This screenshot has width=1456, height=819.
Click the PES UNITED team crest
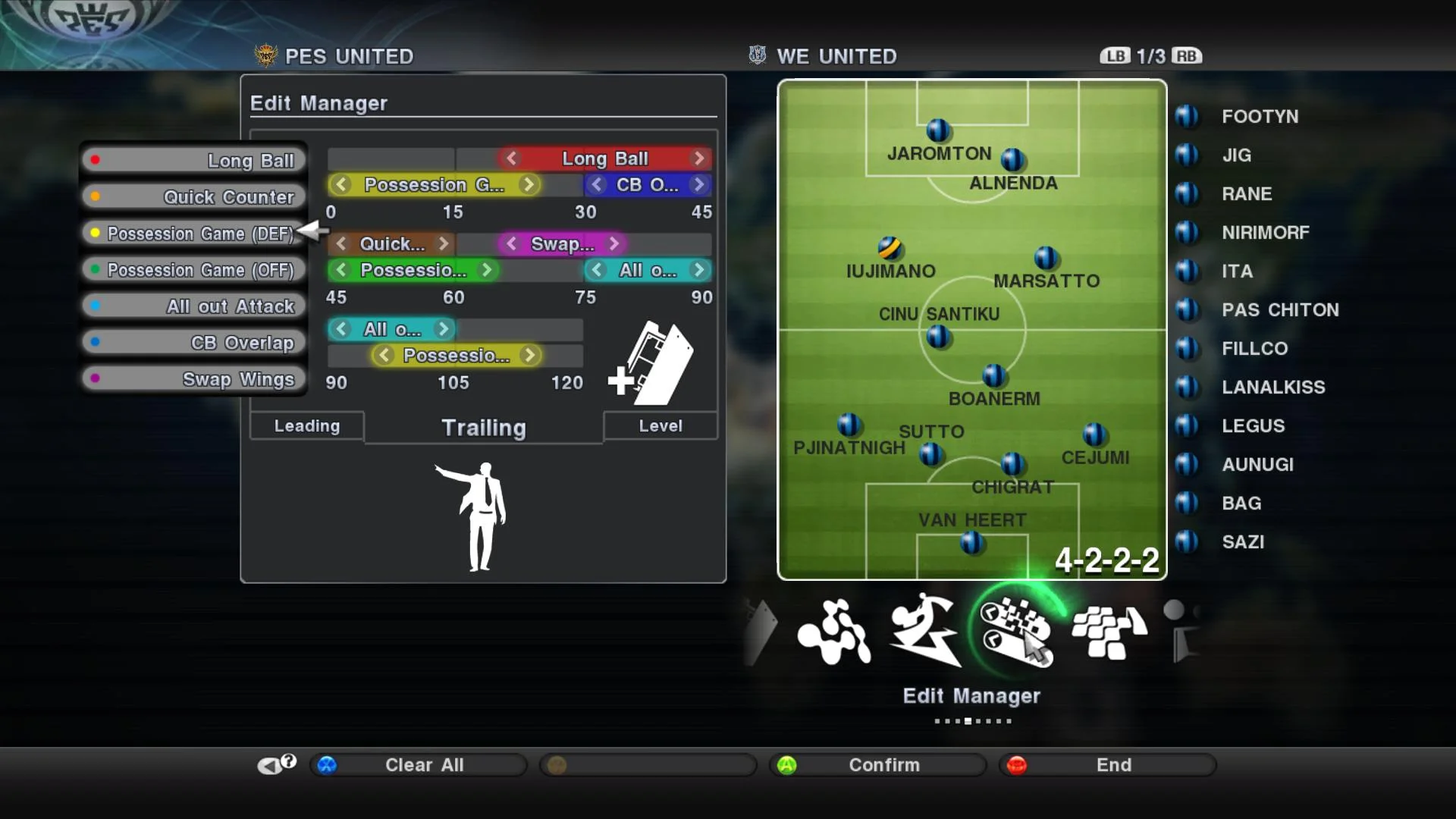267,55
